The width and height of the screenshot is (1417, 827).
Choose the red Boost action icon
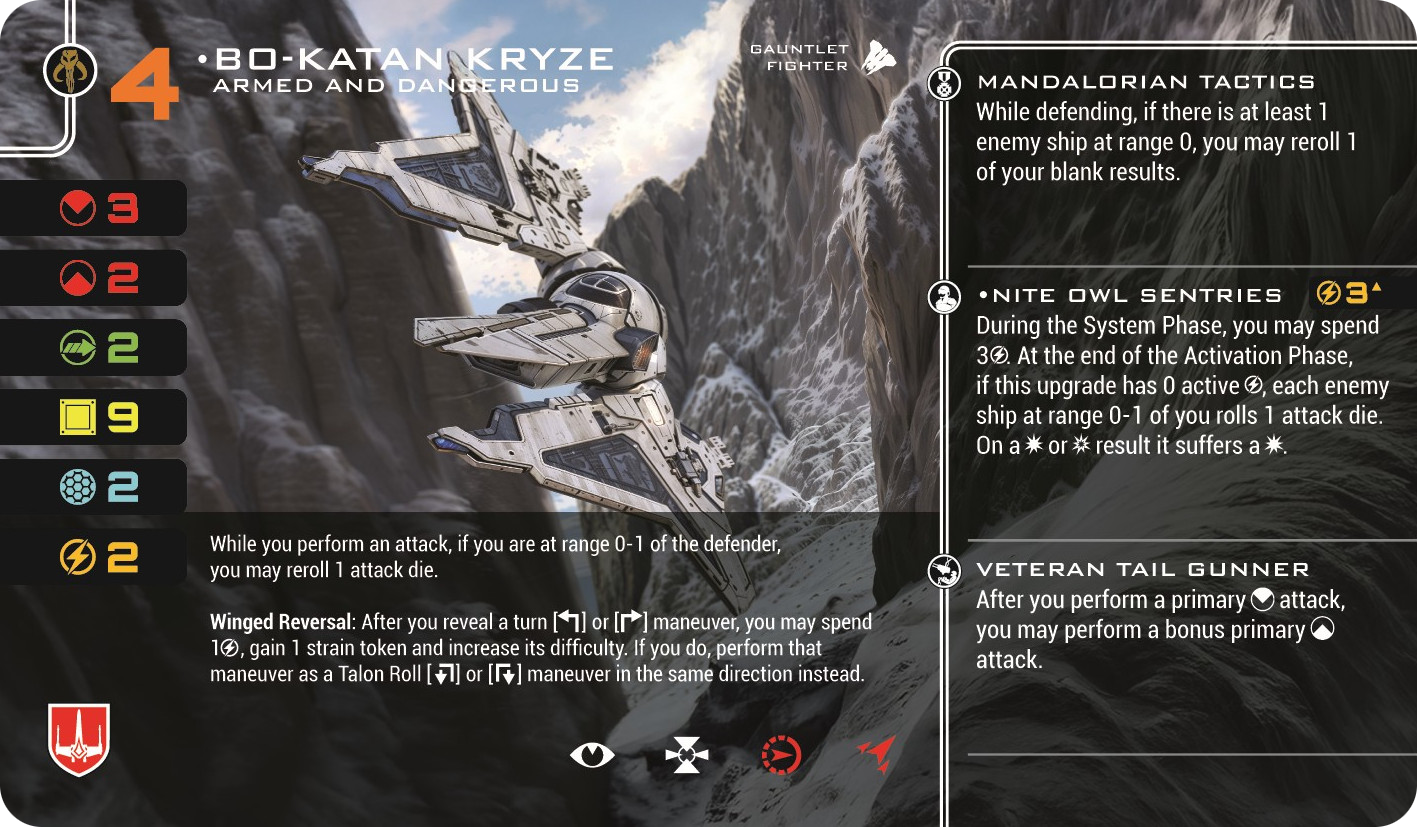pyautogui.click(x=875, y=754)
